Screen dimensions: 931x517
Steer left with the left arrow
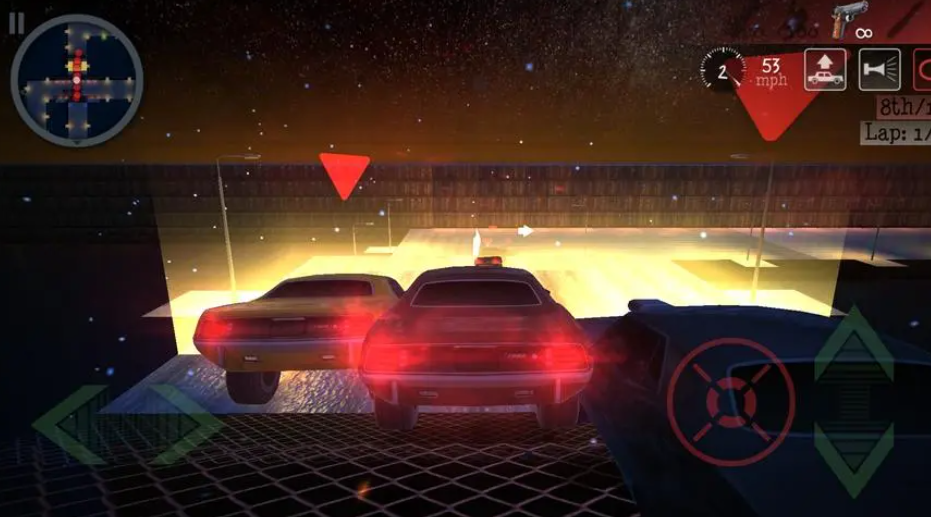[x=70, y=425]
